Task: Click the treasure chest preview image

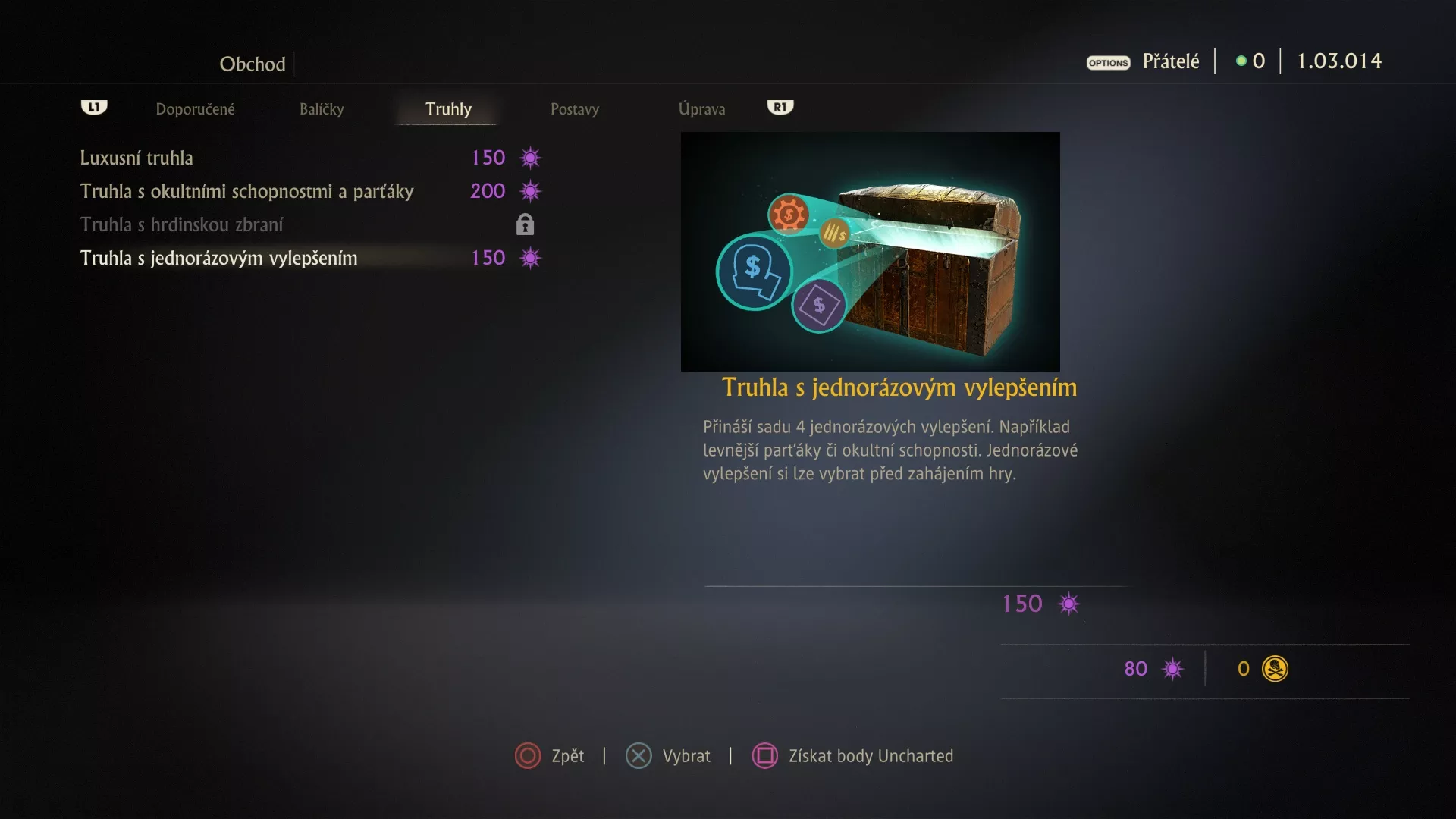Action: [x=870, y=251]
